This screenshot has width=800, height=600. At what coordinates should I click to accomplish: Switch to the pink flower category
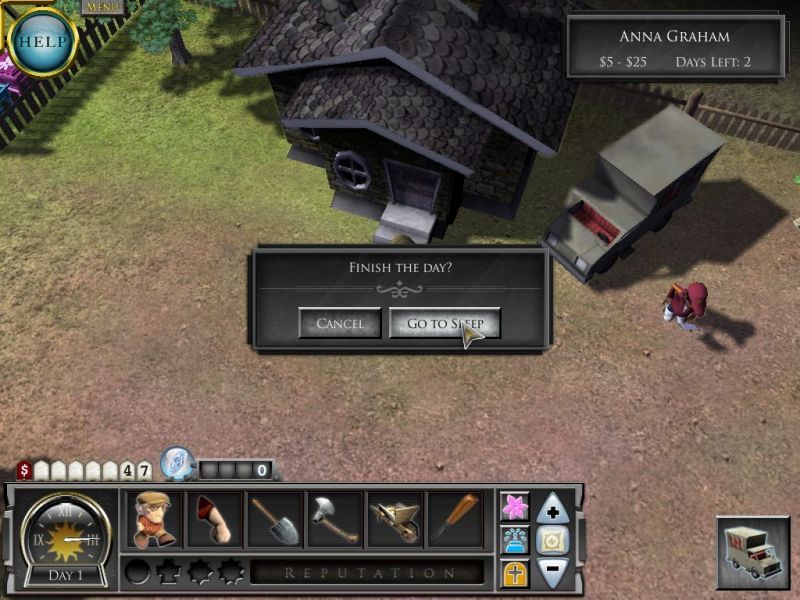[515, 507]
